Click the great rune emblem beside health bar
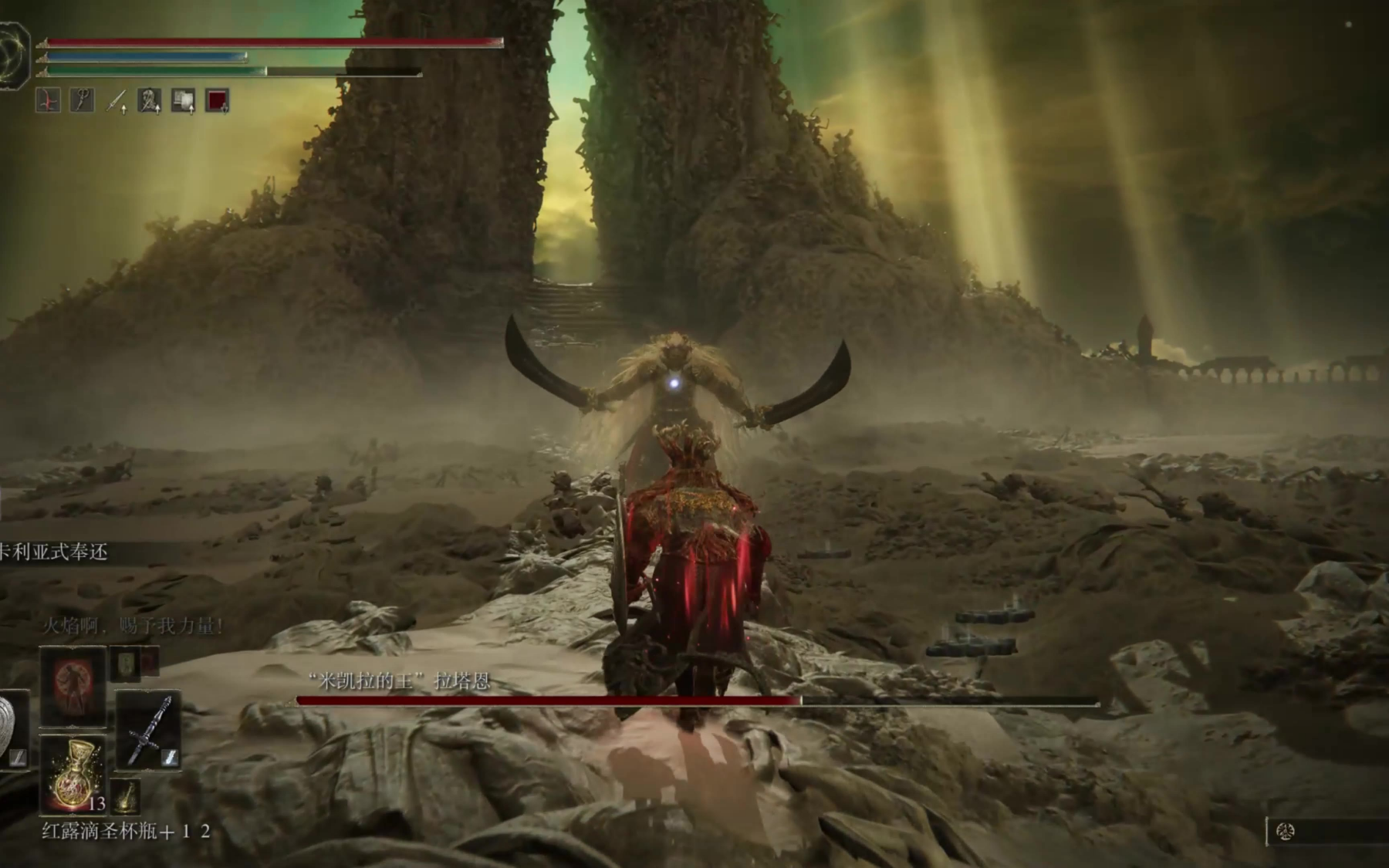 pyautogui.click(x=13, y=56)
